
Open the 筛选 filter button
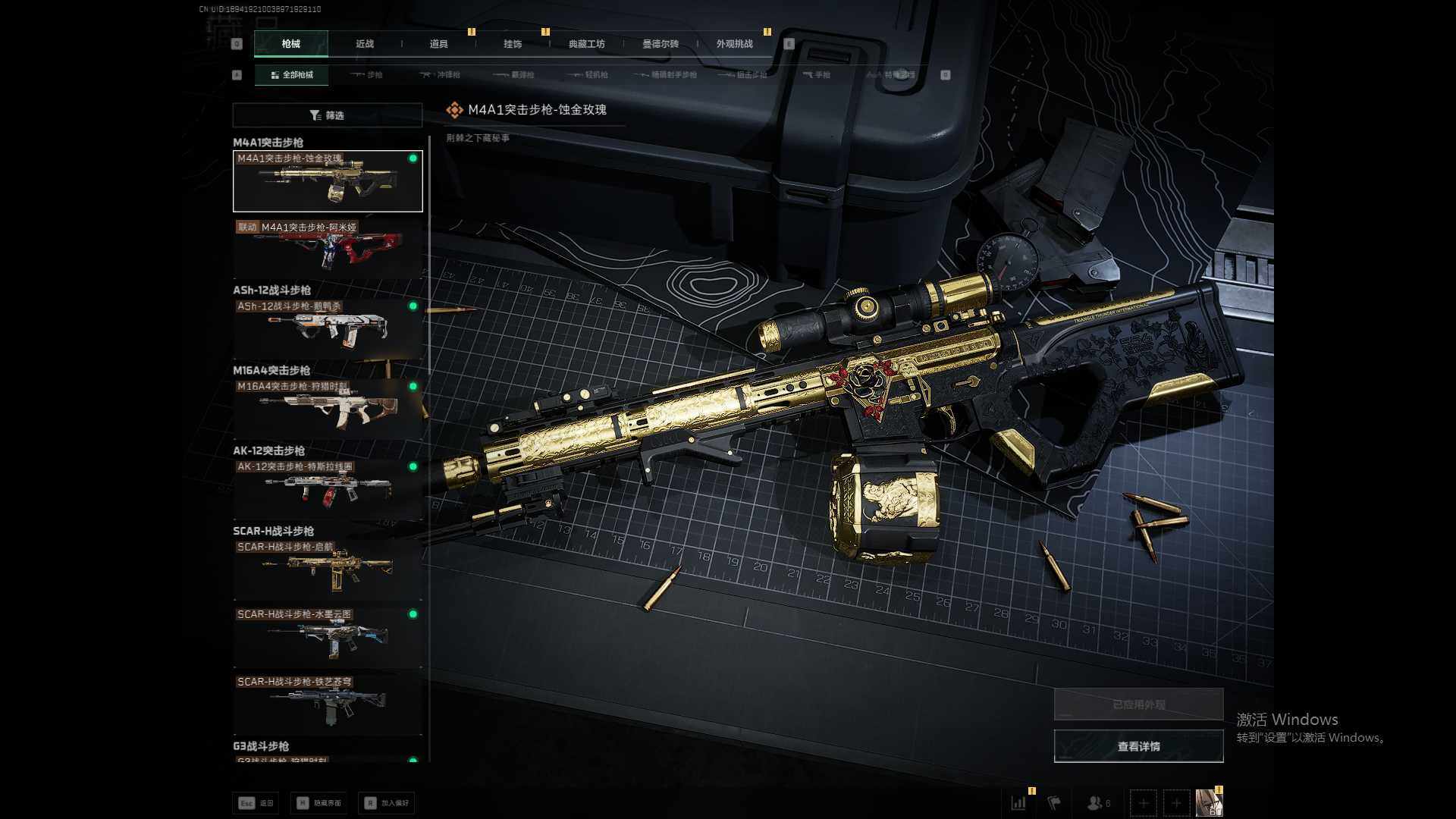[x=327, y=115]
